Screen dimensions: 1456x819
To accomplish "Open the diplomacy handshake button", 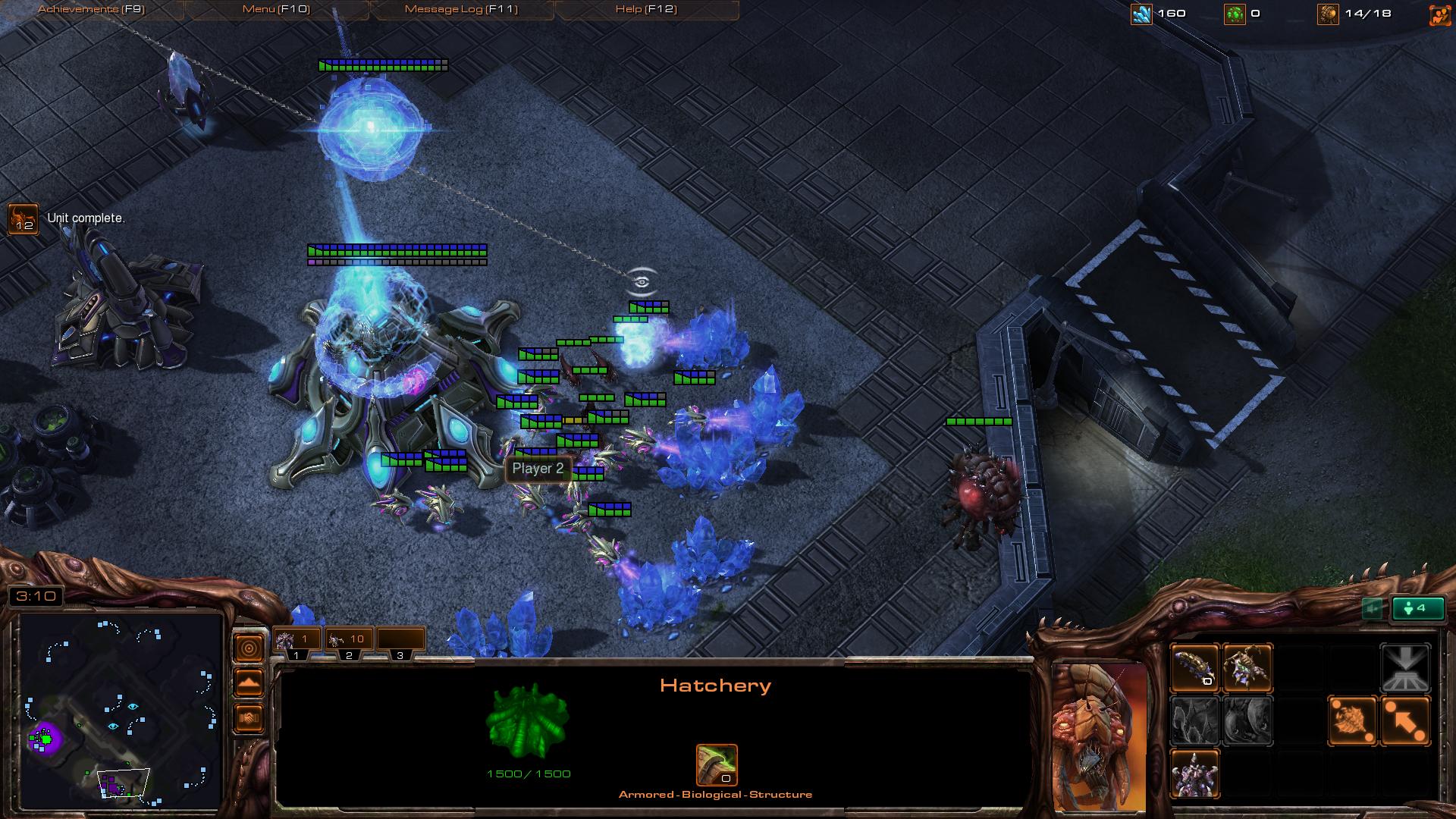I will pos(249,717).
